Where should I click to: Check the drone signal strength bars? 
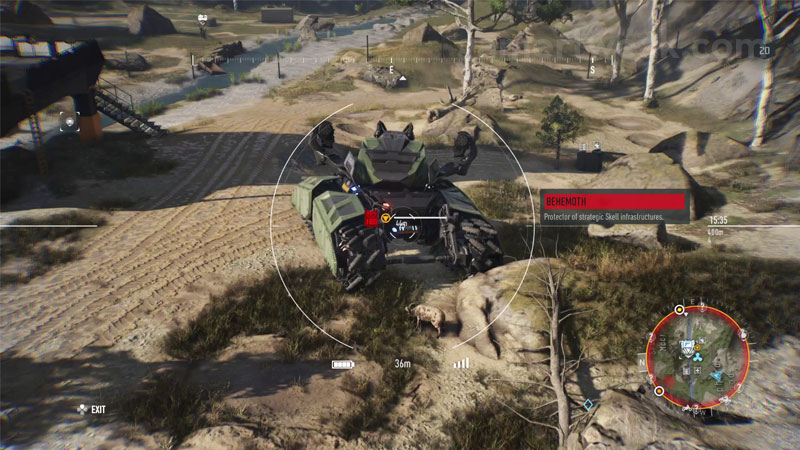tap(460, 363)
